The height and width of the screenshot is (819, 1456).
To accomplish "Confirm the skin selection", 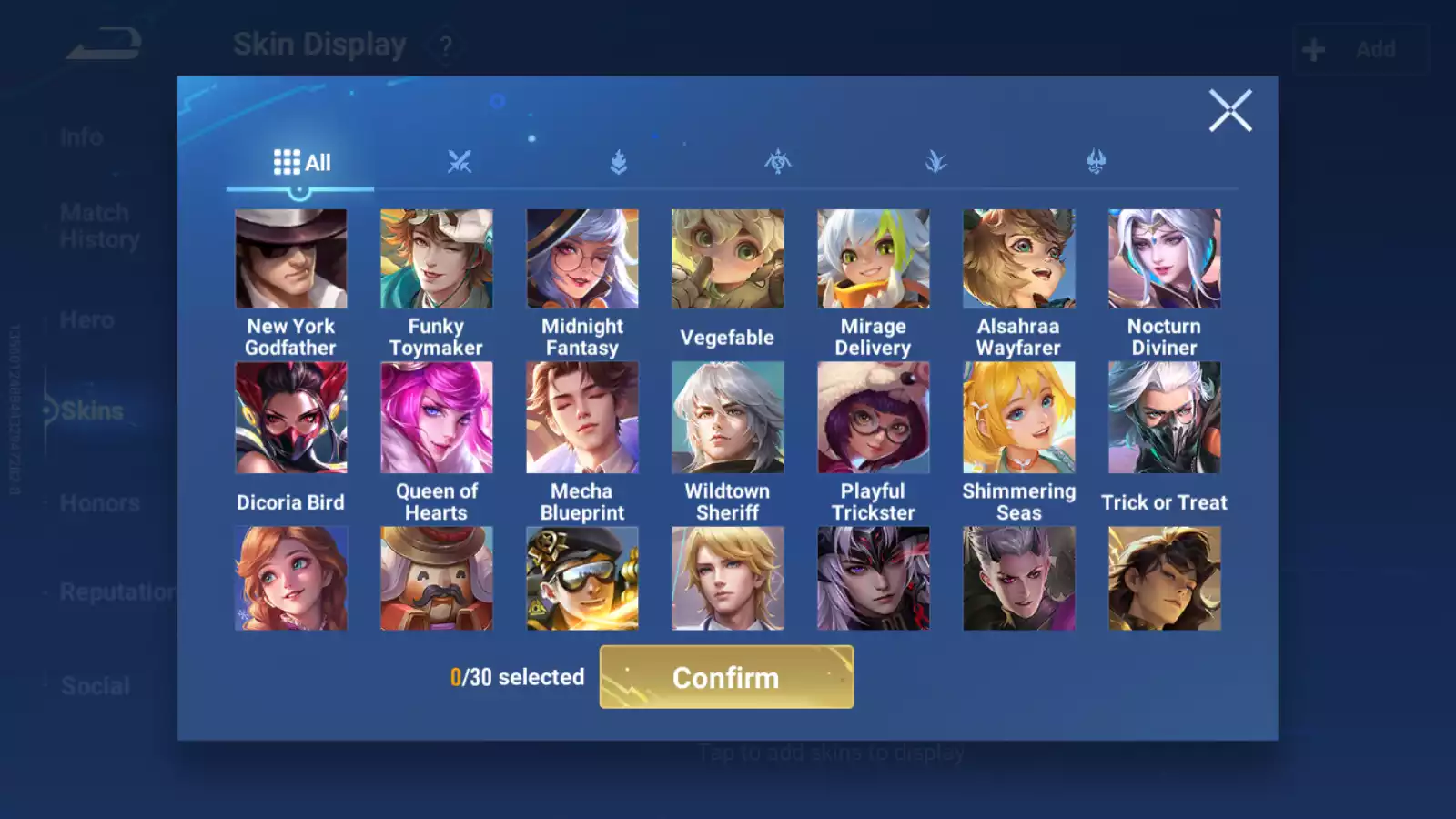I will pos(726,677).
